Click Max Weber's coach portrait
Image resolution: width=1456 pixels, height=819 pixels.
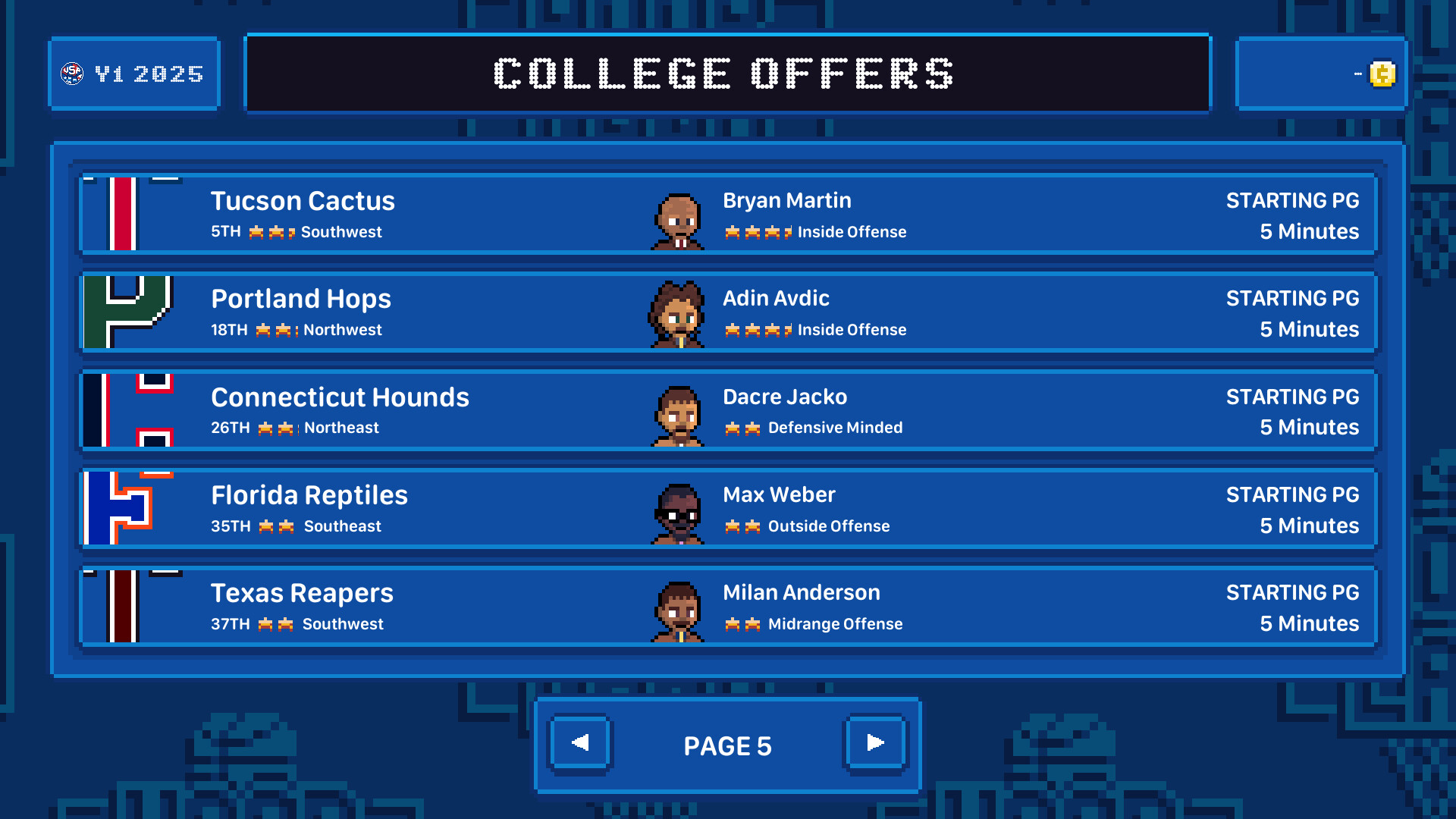coord(677,513)
